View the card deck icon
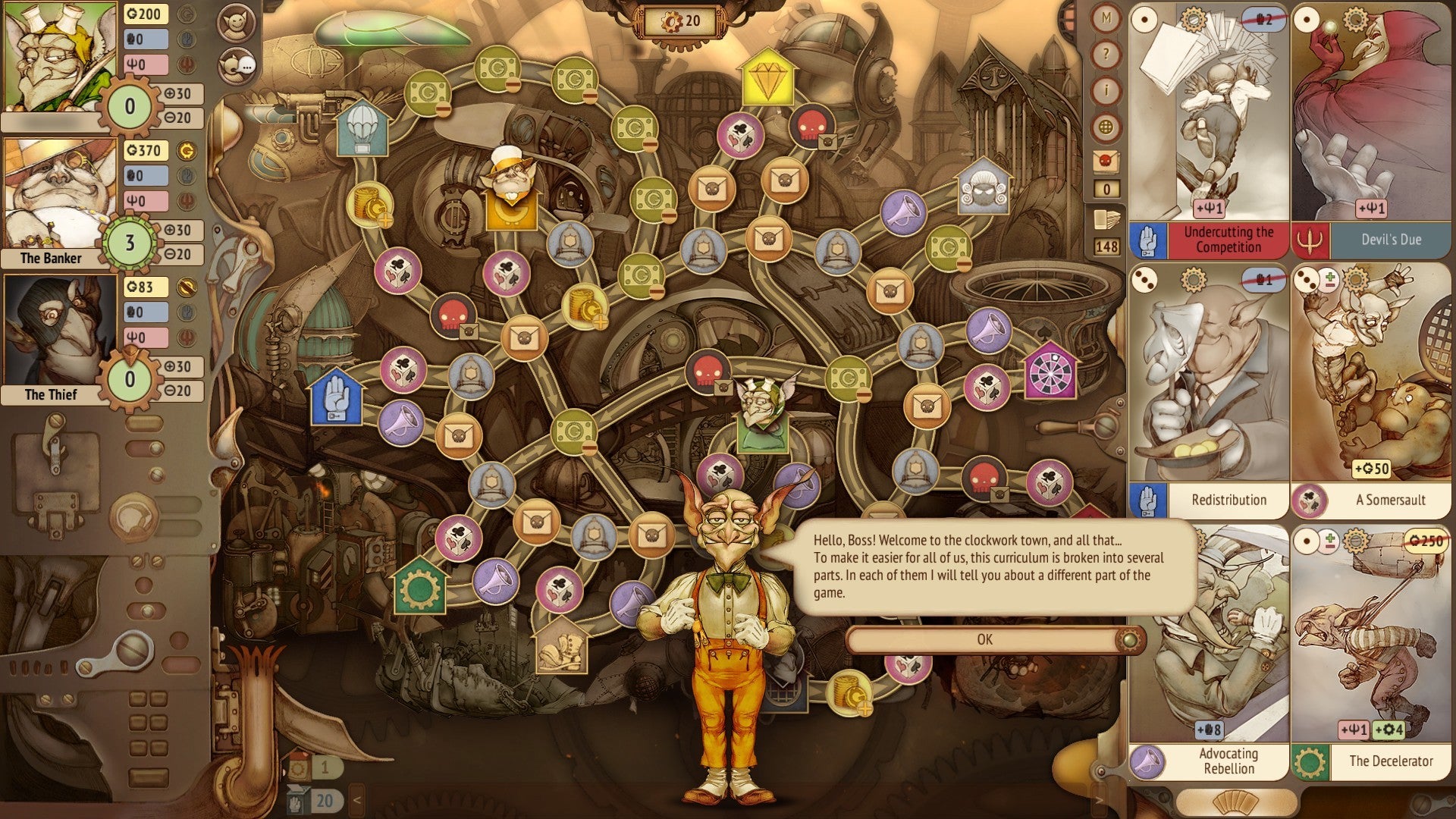Image resolution: width=1456 pixels, height=819 pixels. pos(1107,220)
